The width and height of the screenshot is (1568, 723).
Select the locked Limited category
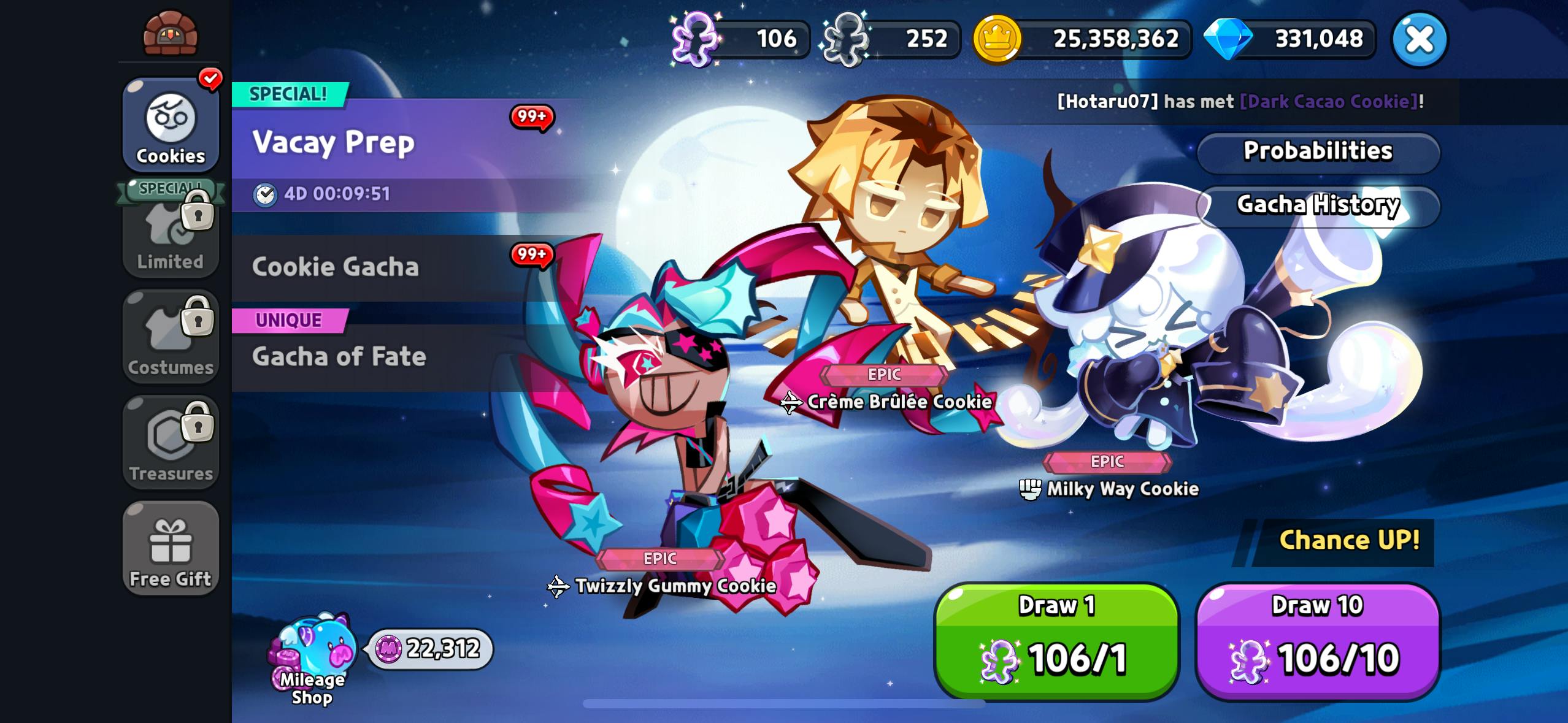click(171, 233)
